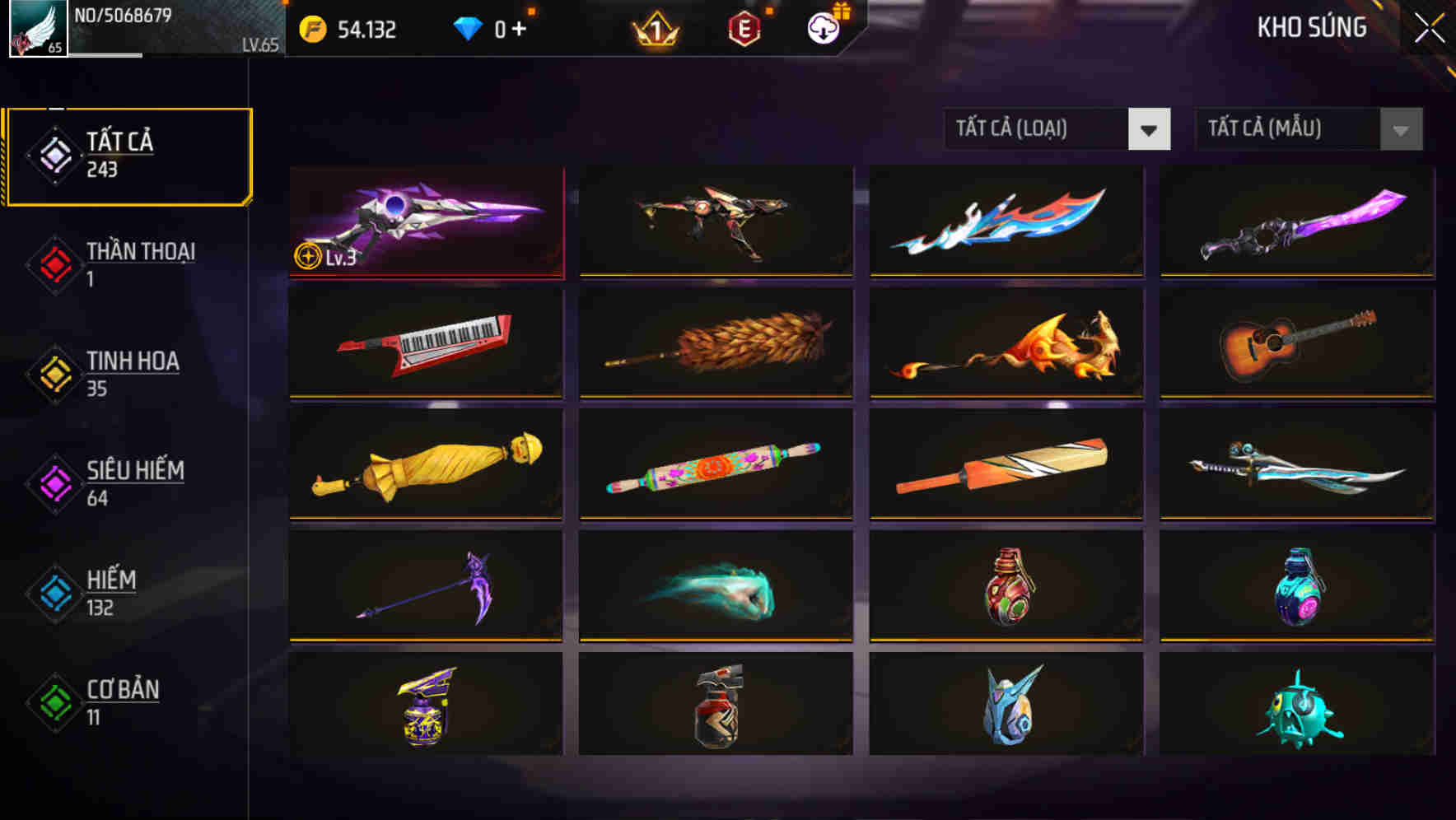The height and width of the screenshot is (820, 1456).
Task: Select the acoustic guitar weapon skin
Action: (x=1295, y=343)
